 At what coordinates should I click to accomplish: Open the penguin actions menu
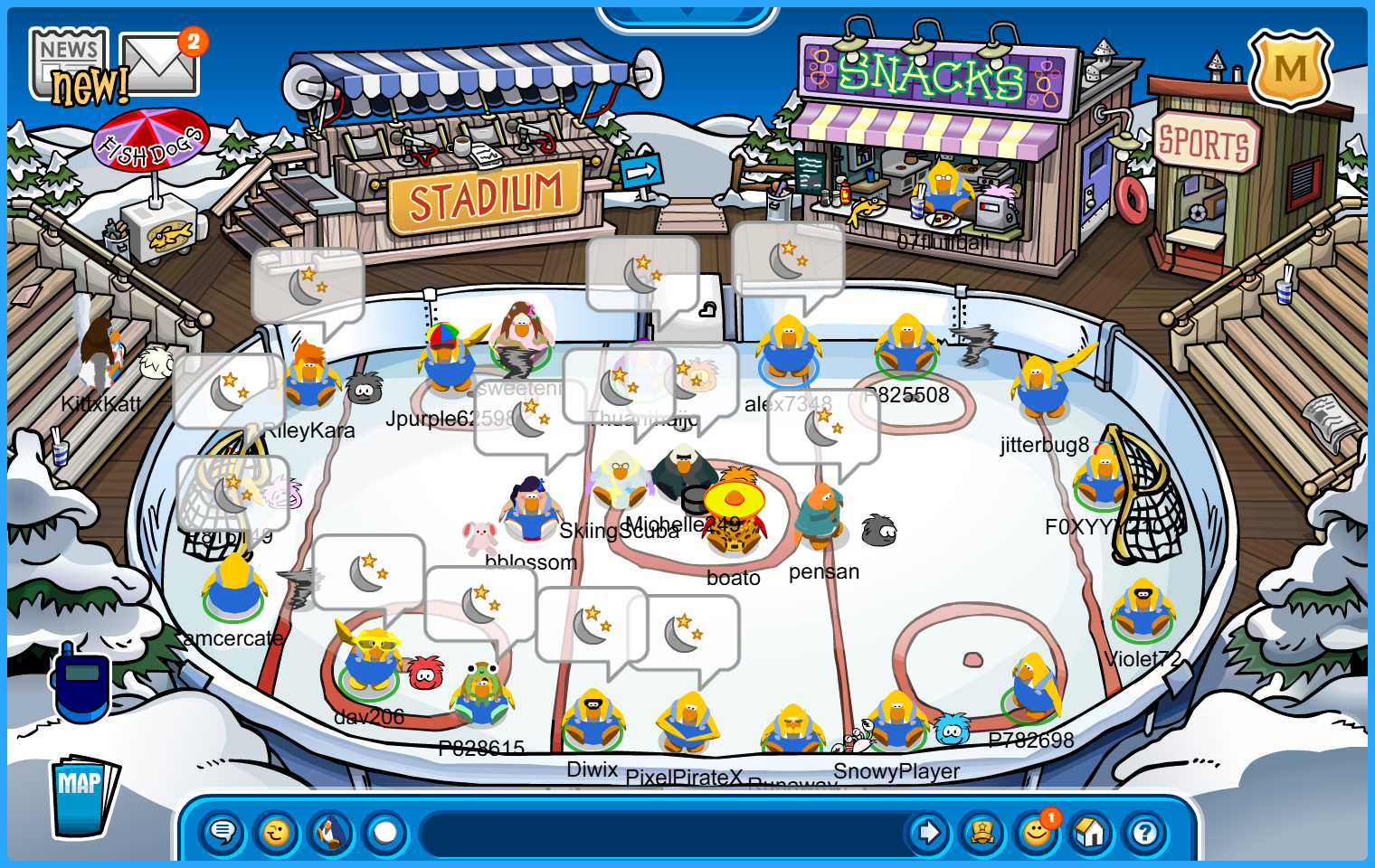[331, 832]
